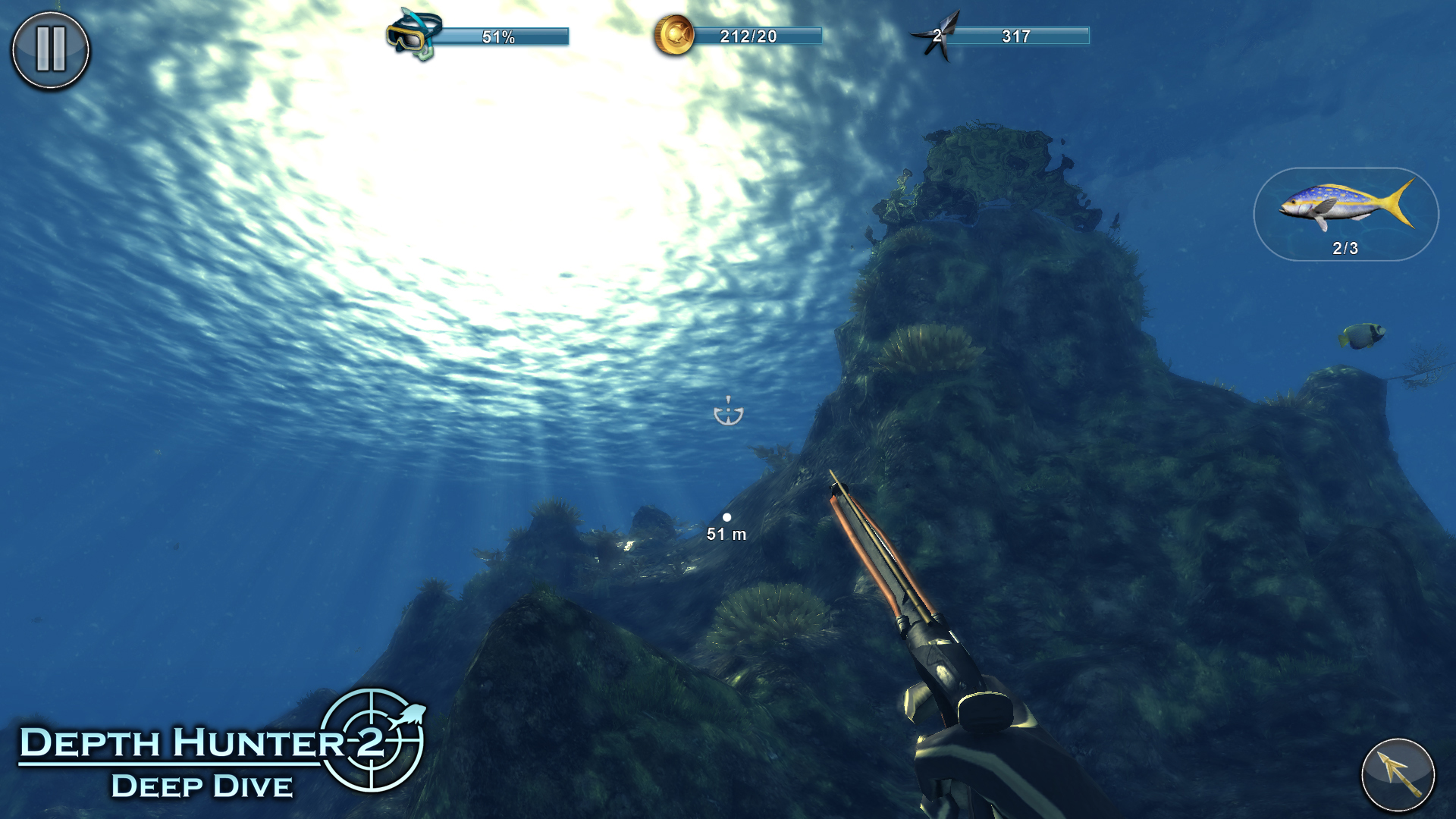Fire the speargun using the harpoon arrow button
Image resolution: width=1456 pixels, height=819 pixels.
[1398, 775]
